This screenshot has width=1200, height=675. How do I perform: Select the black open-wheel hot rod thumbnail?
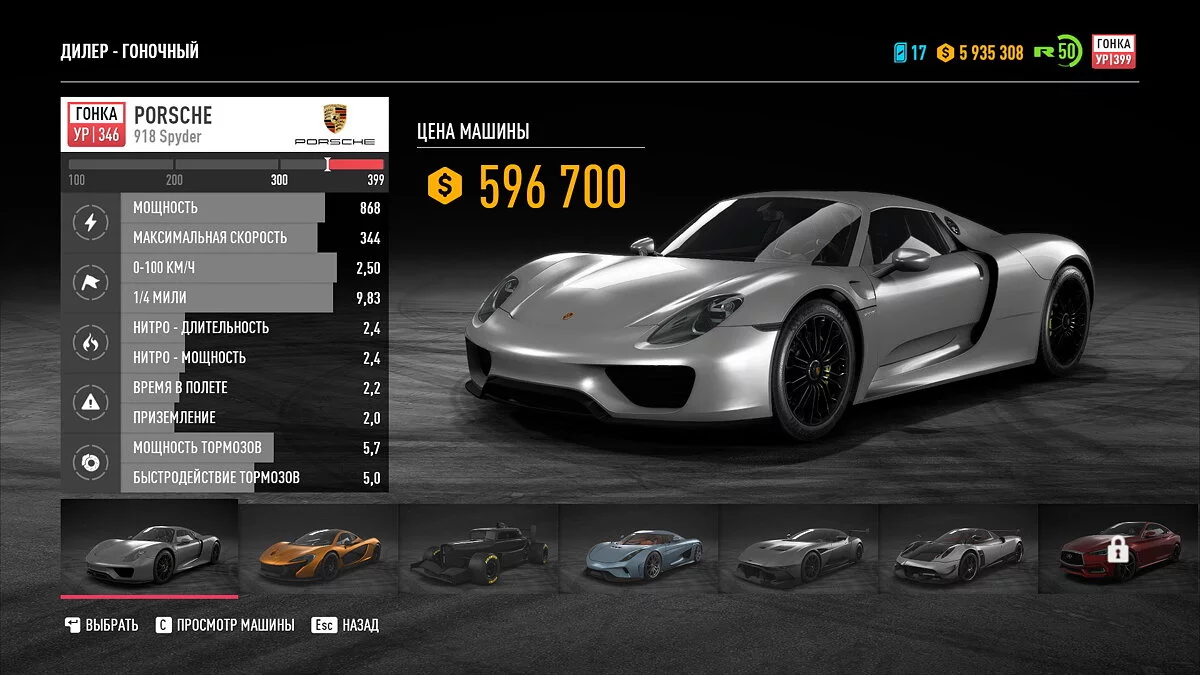pos(478,552)
